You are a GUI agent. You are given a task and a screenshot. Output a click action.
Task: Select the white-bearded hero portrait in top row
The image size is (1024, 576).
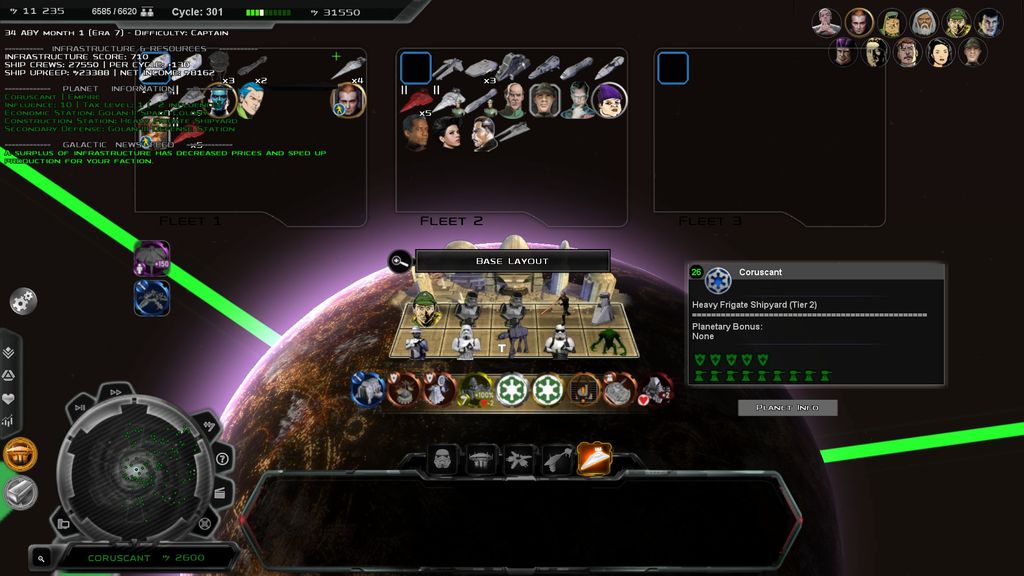point(925,22)
